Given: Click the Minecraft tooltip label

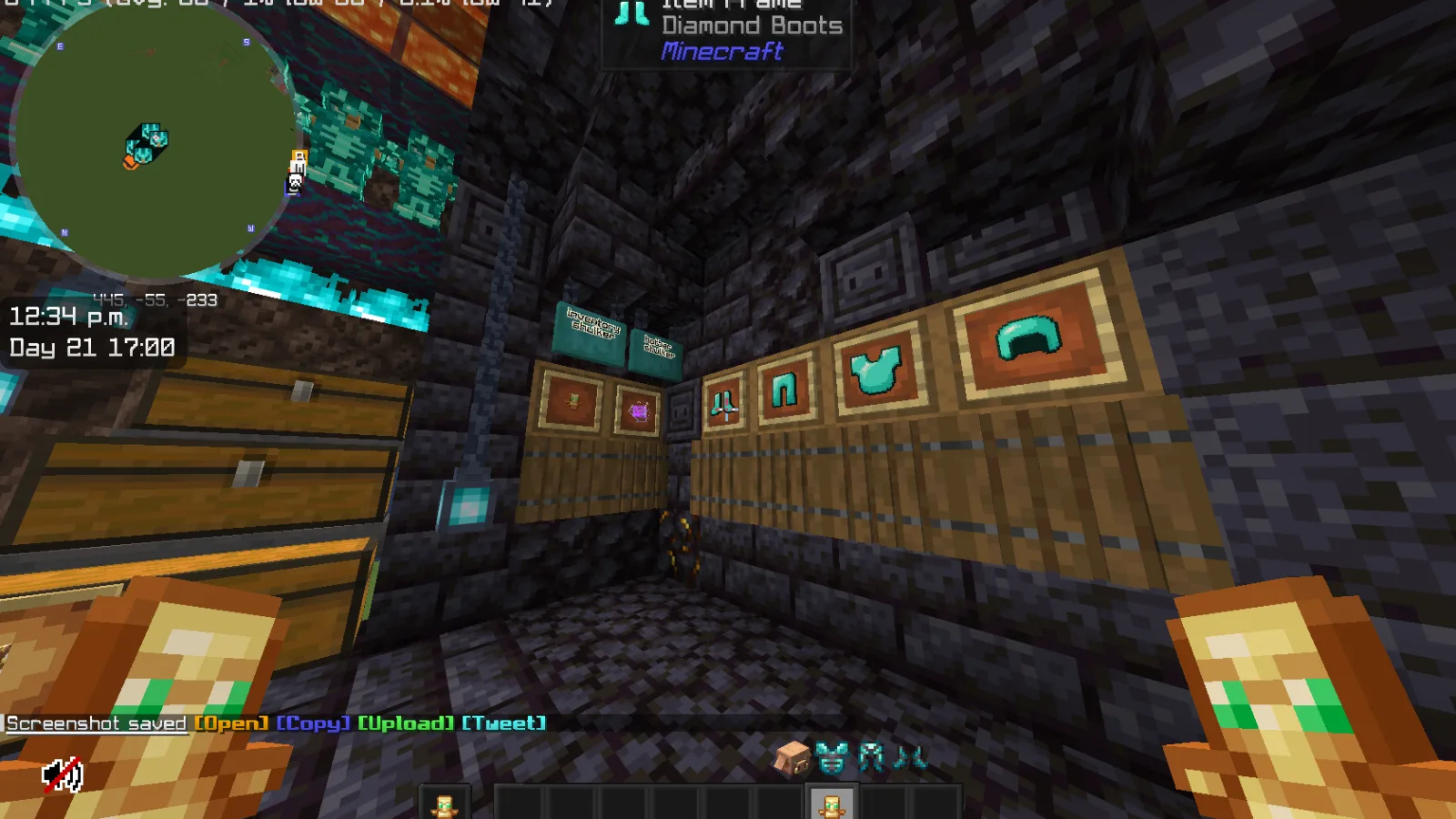Looking at the screenshot, I should pos(719,53).
